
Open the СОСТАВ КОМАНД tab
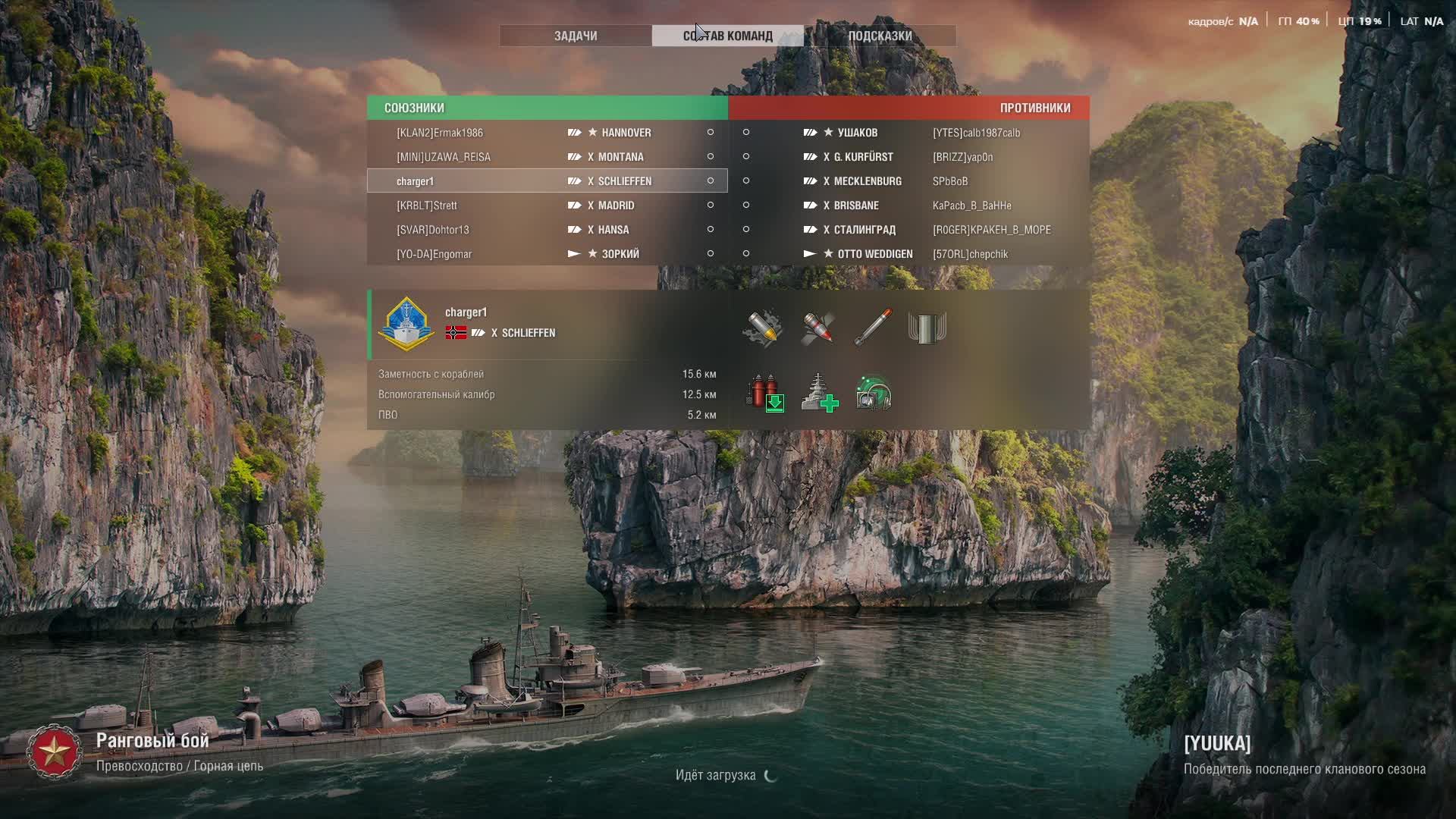point(728,36)
